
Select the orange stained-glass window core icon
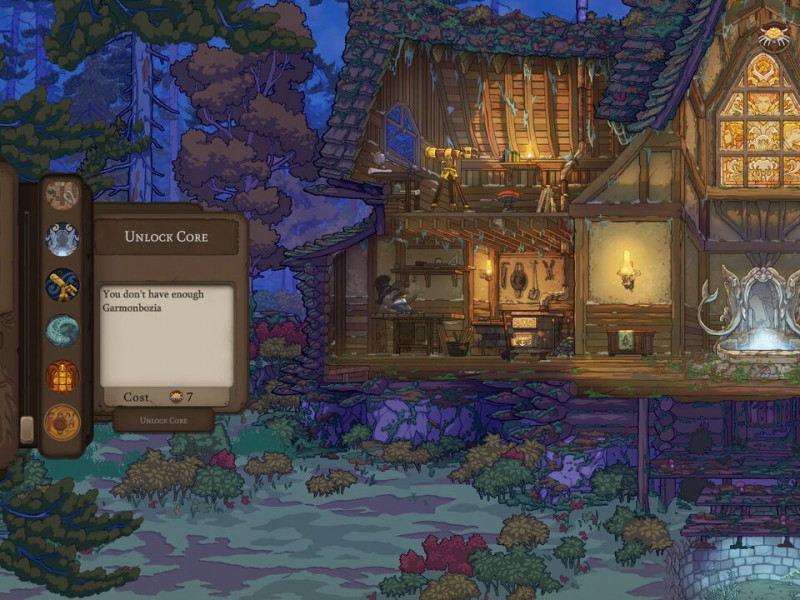click(62, 377)
